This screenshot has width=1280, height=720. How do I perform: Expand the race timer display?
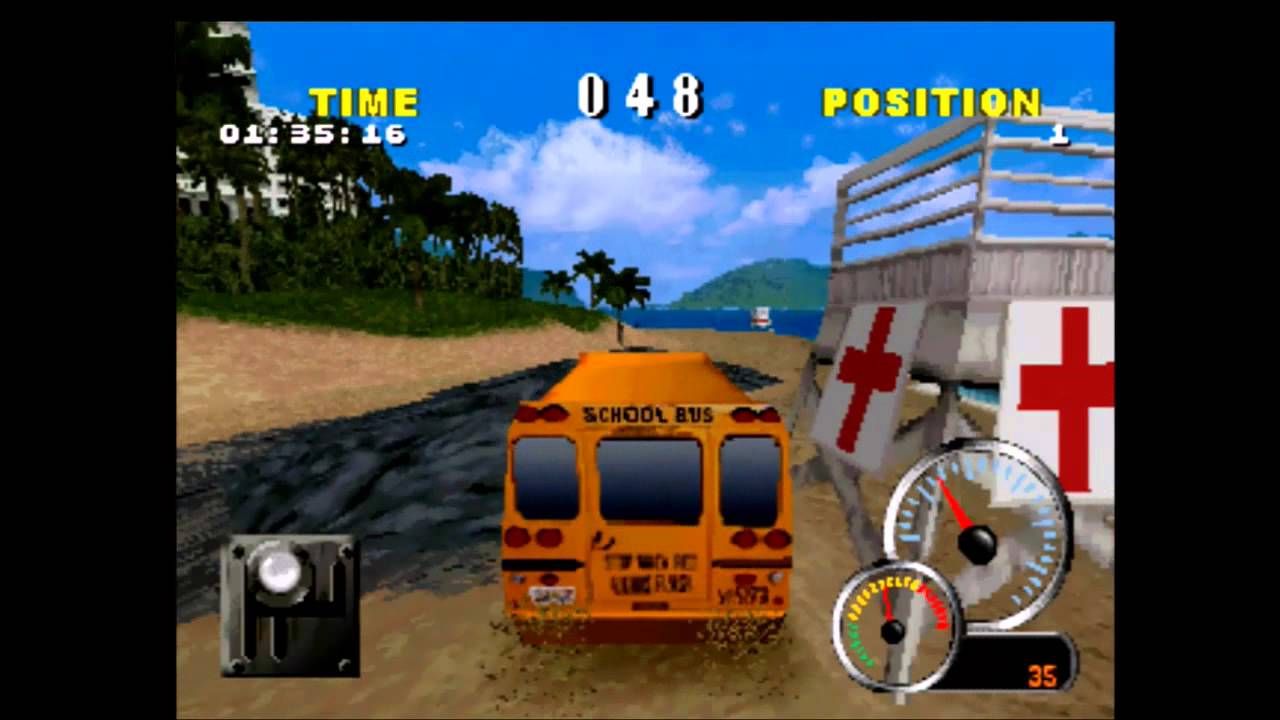[312, 133]
